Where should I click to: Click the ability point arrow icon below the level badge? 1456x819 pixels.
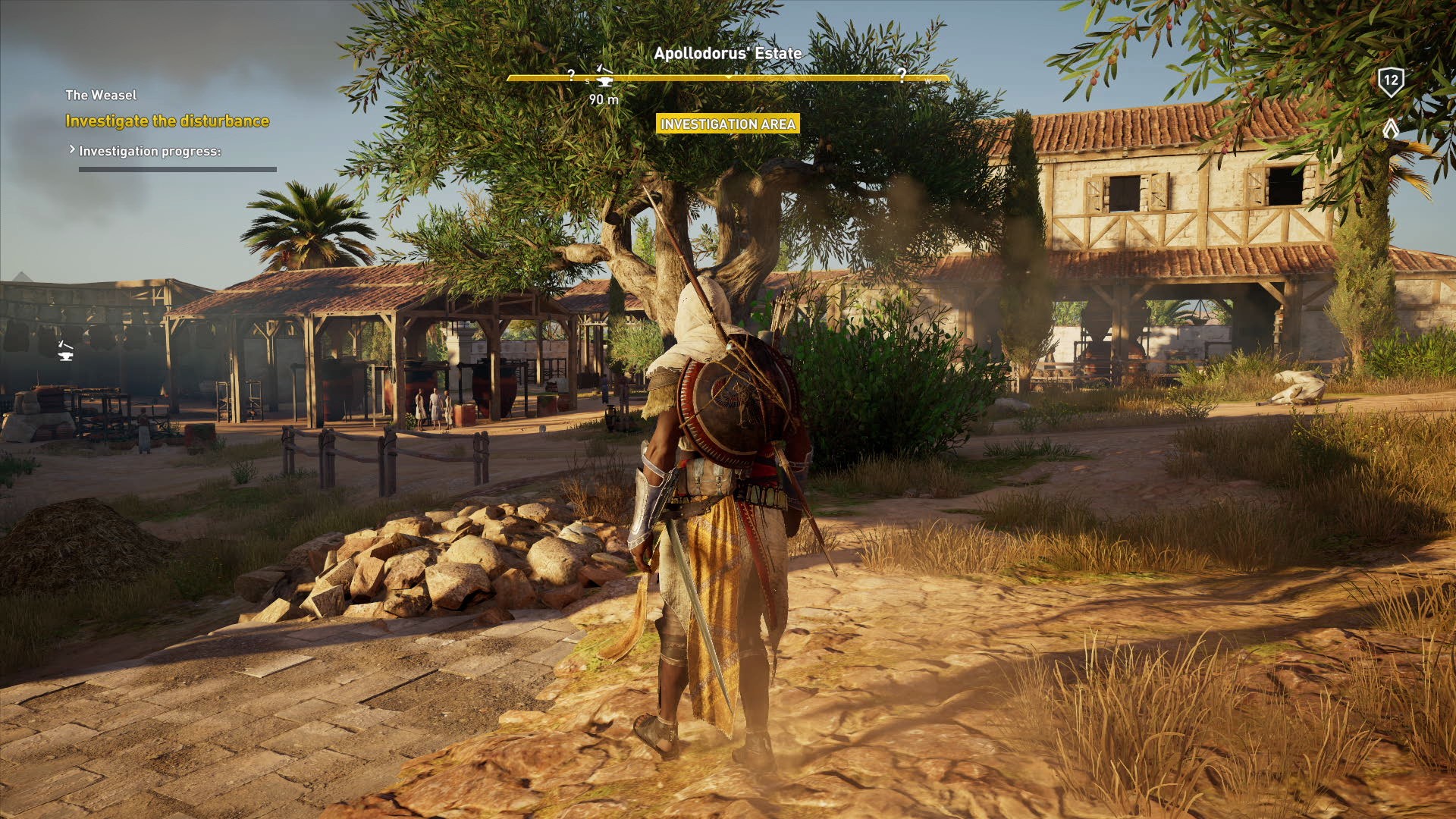1390,129
